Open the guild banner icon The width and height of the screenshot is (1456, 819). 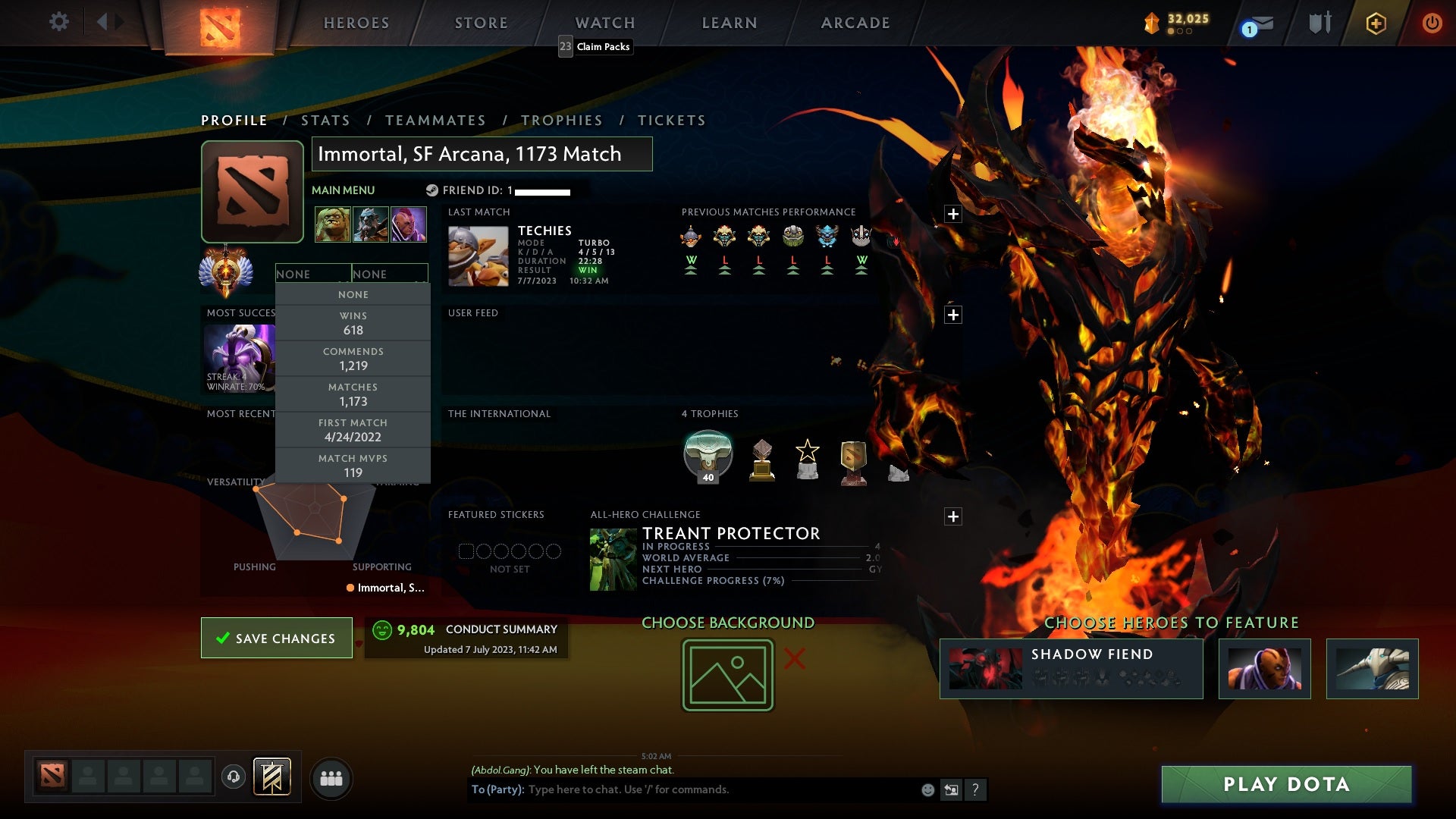click(273, 777)
